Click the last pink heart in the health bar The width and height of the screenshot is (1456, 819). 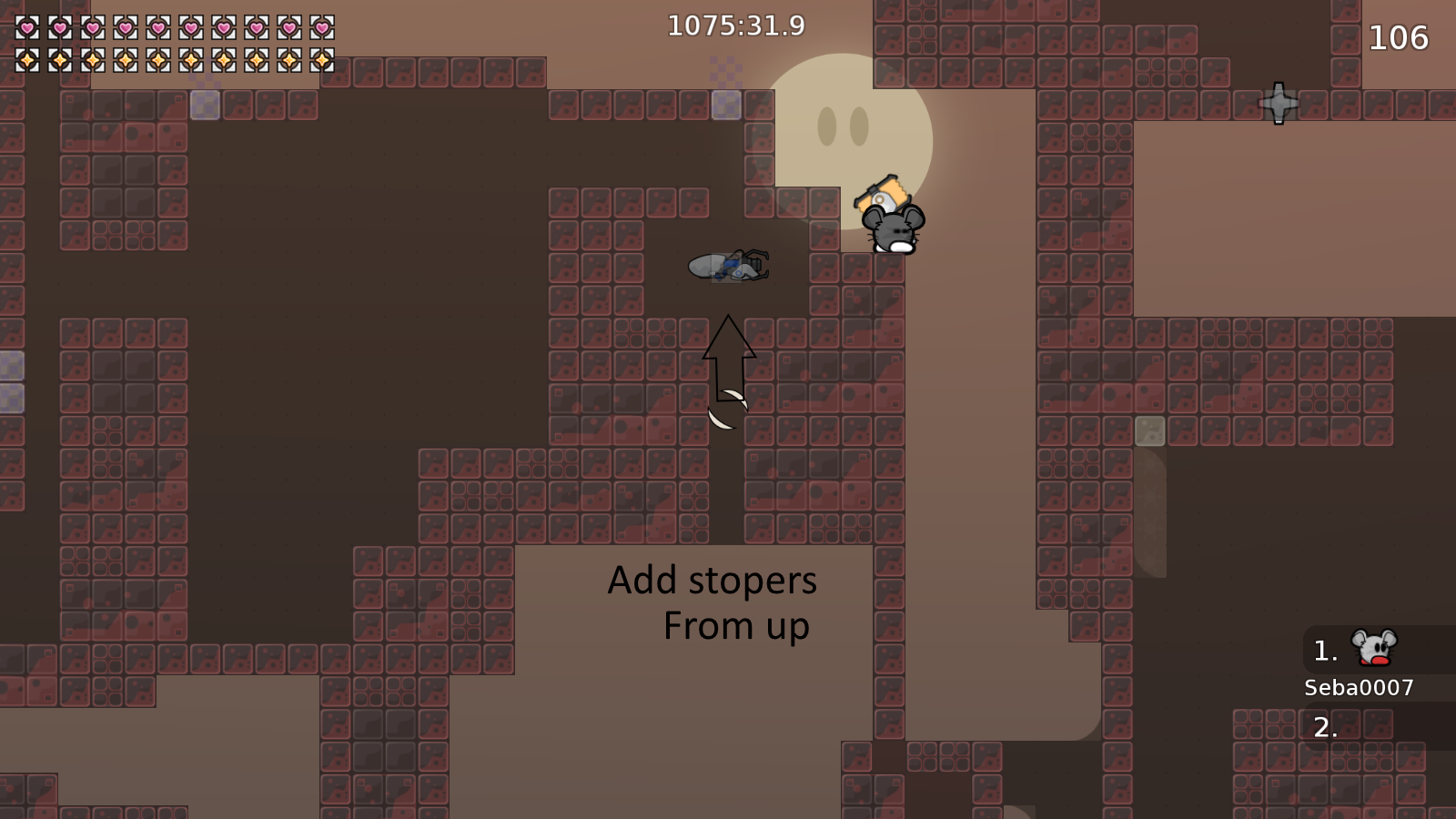pyautogui.click(x=322, y=27)
